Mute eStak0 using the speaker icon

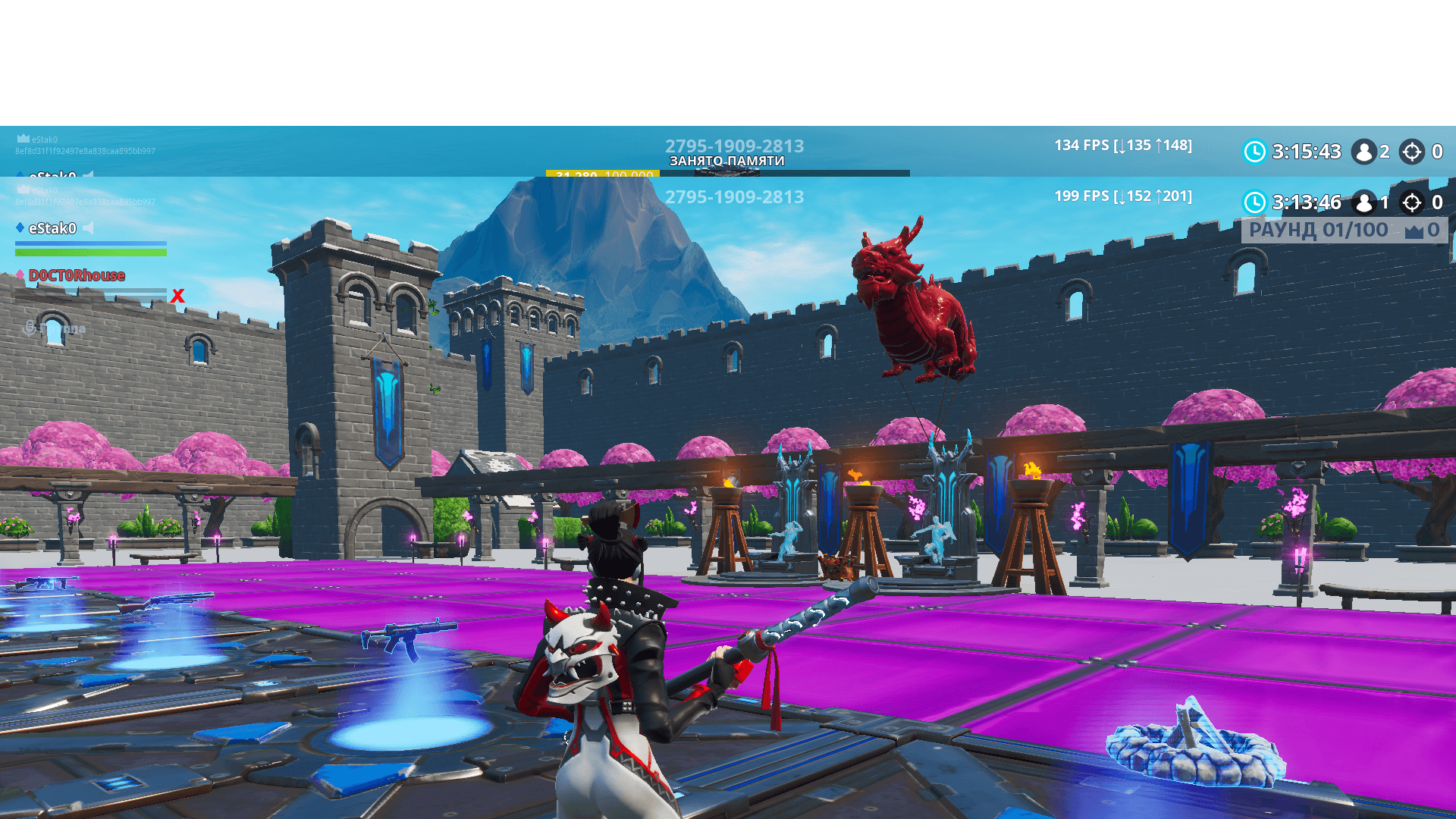pos(89,228)
